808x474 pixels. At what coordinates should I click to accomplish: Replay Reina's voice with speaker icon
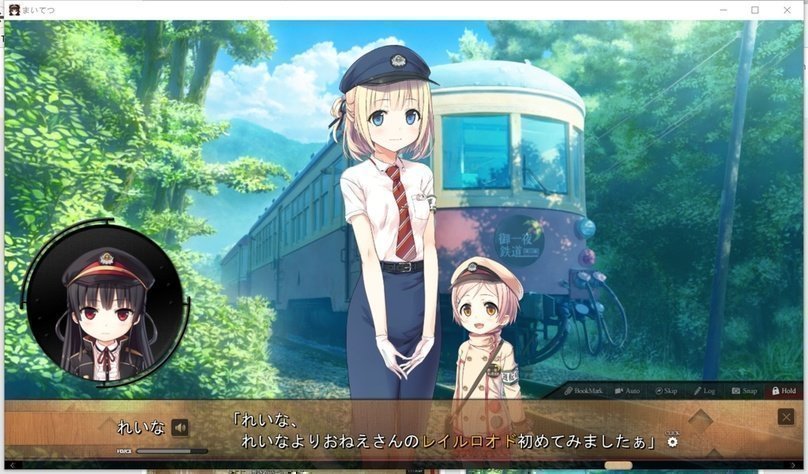point(180,428)
